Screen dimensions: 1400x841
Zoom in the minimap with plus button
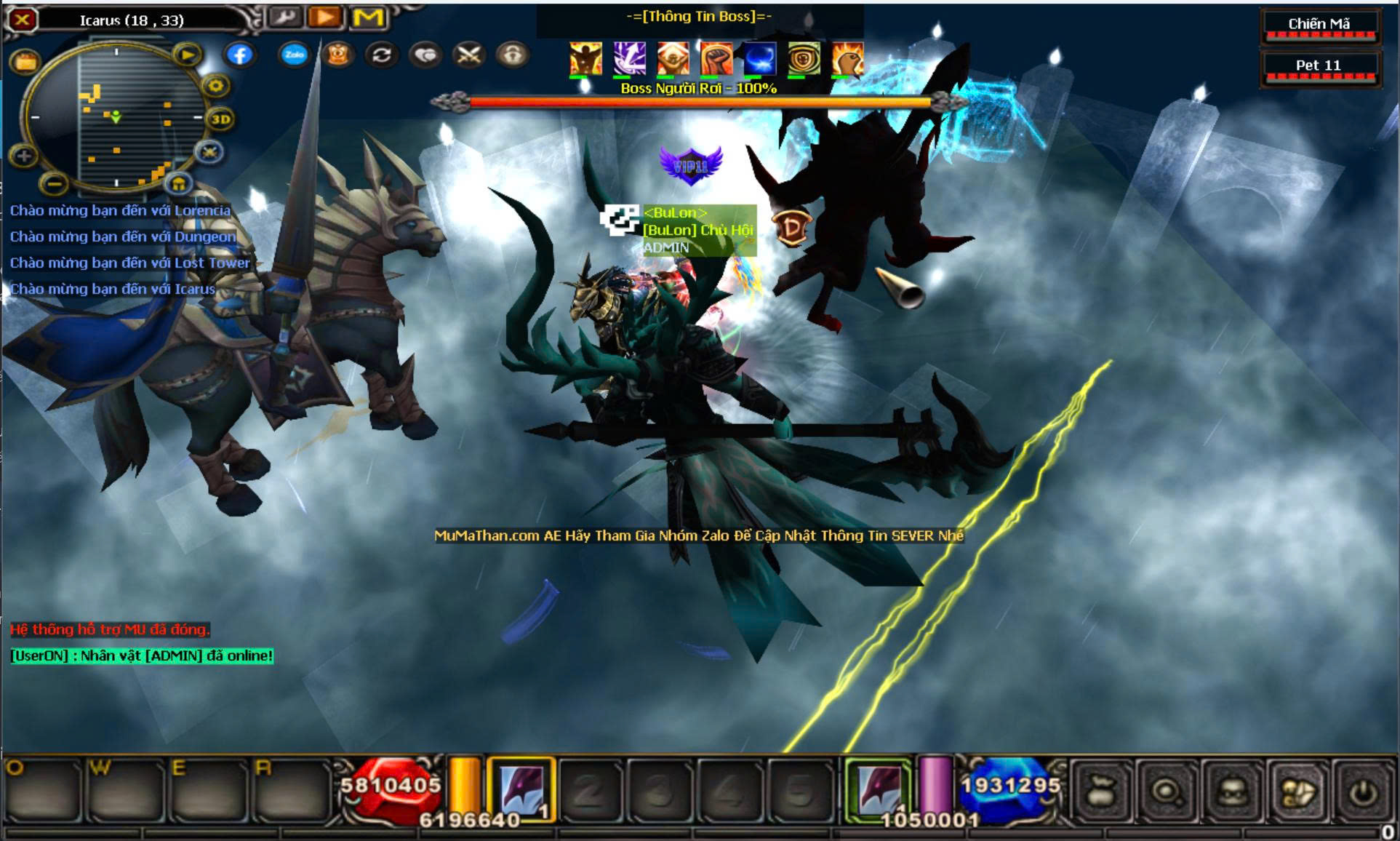pyautogui.click(x=23, y=155)
